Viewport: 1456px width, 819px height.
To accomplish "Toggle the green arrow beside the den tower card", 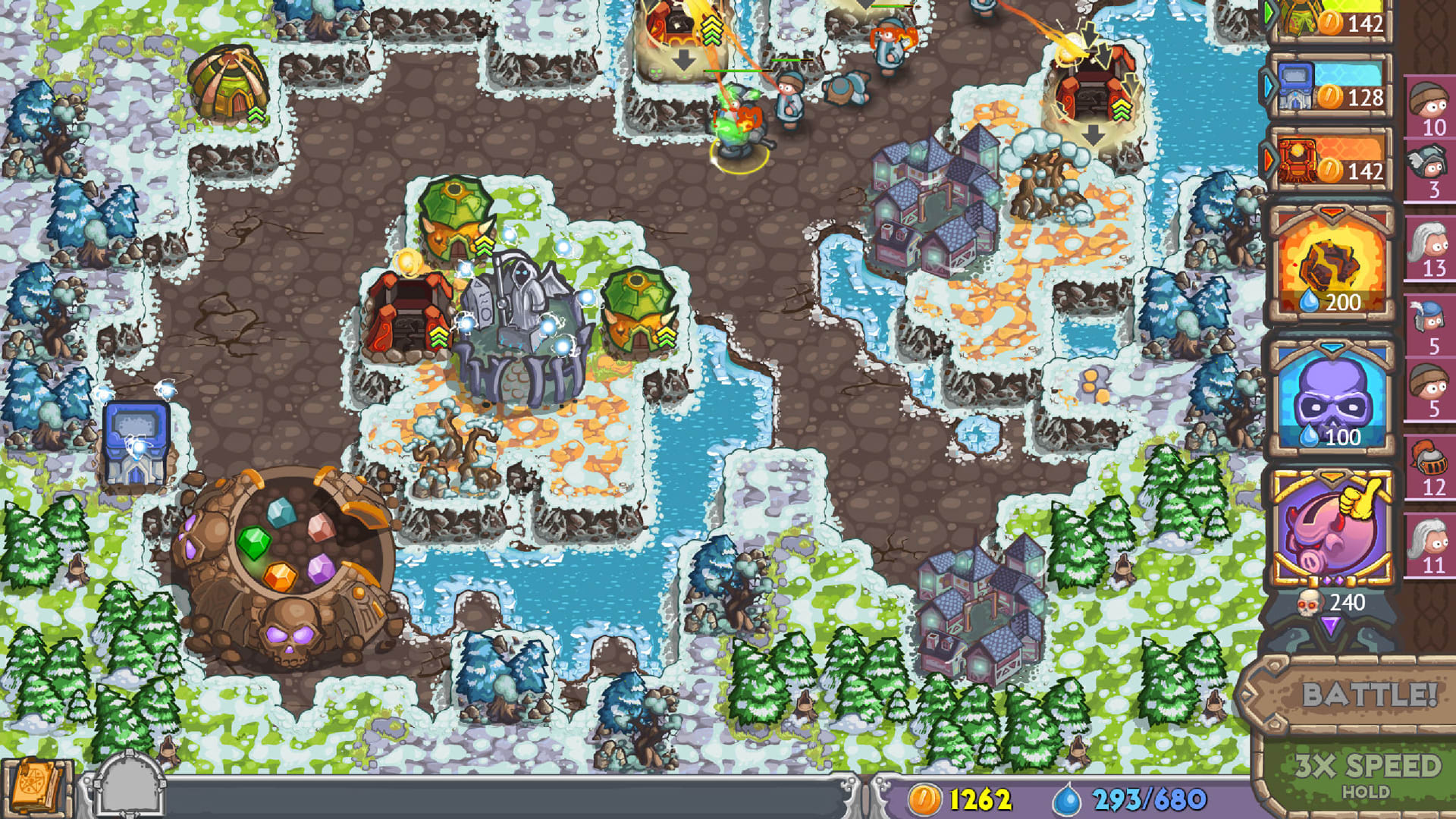I will [x=1270, y=13].
